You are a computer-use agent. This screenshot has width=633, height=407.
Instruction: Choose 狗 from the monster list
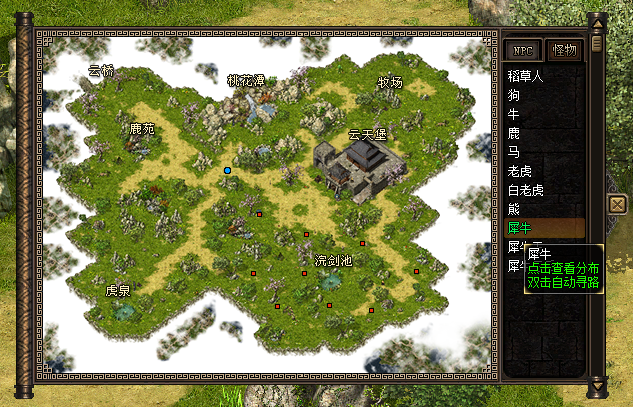[x=514, y=95]
